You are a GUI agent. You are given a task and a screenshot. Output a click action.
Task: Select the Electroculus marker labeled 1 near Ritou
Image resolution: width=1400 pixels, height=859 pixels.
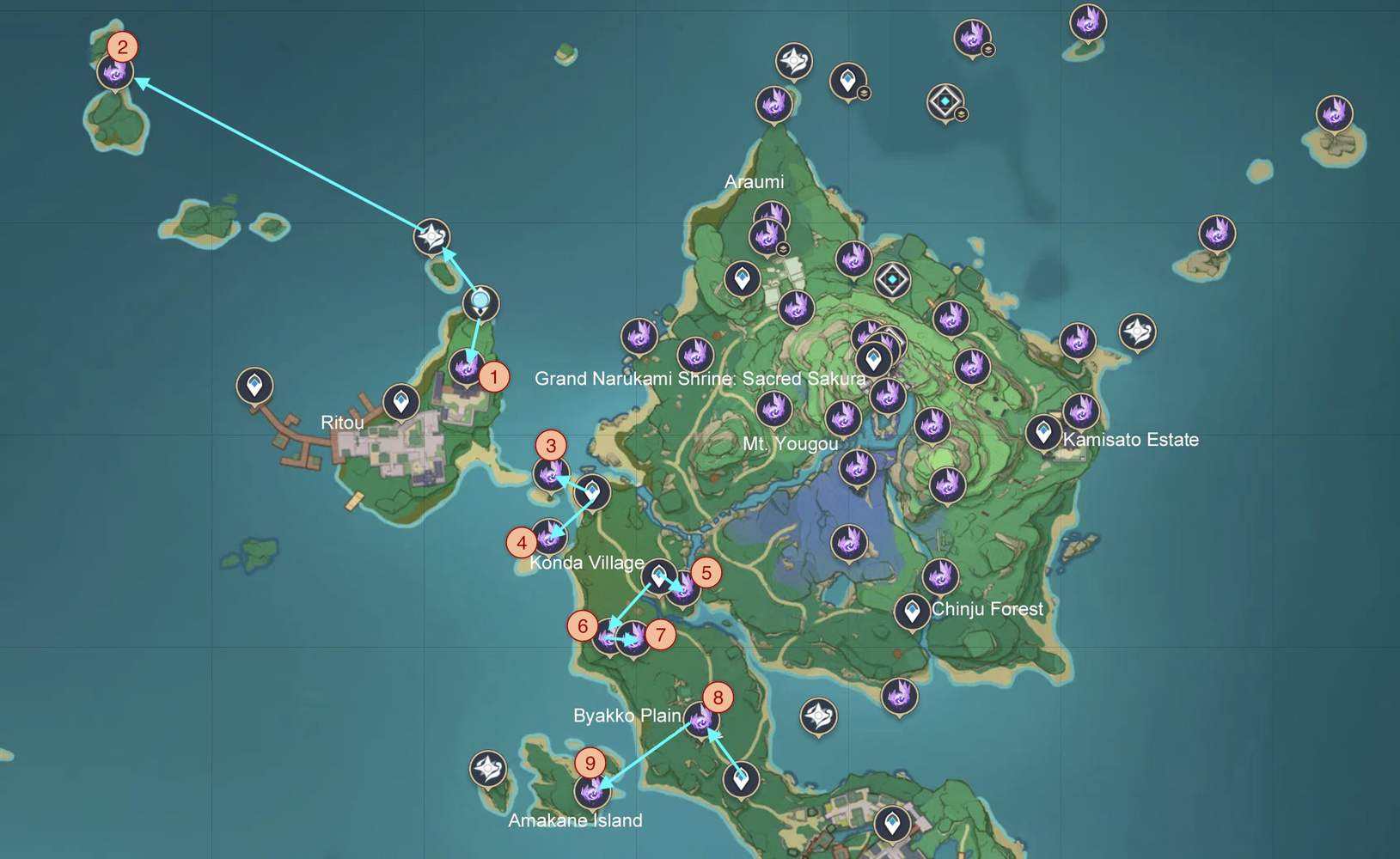tap(468, 370)
